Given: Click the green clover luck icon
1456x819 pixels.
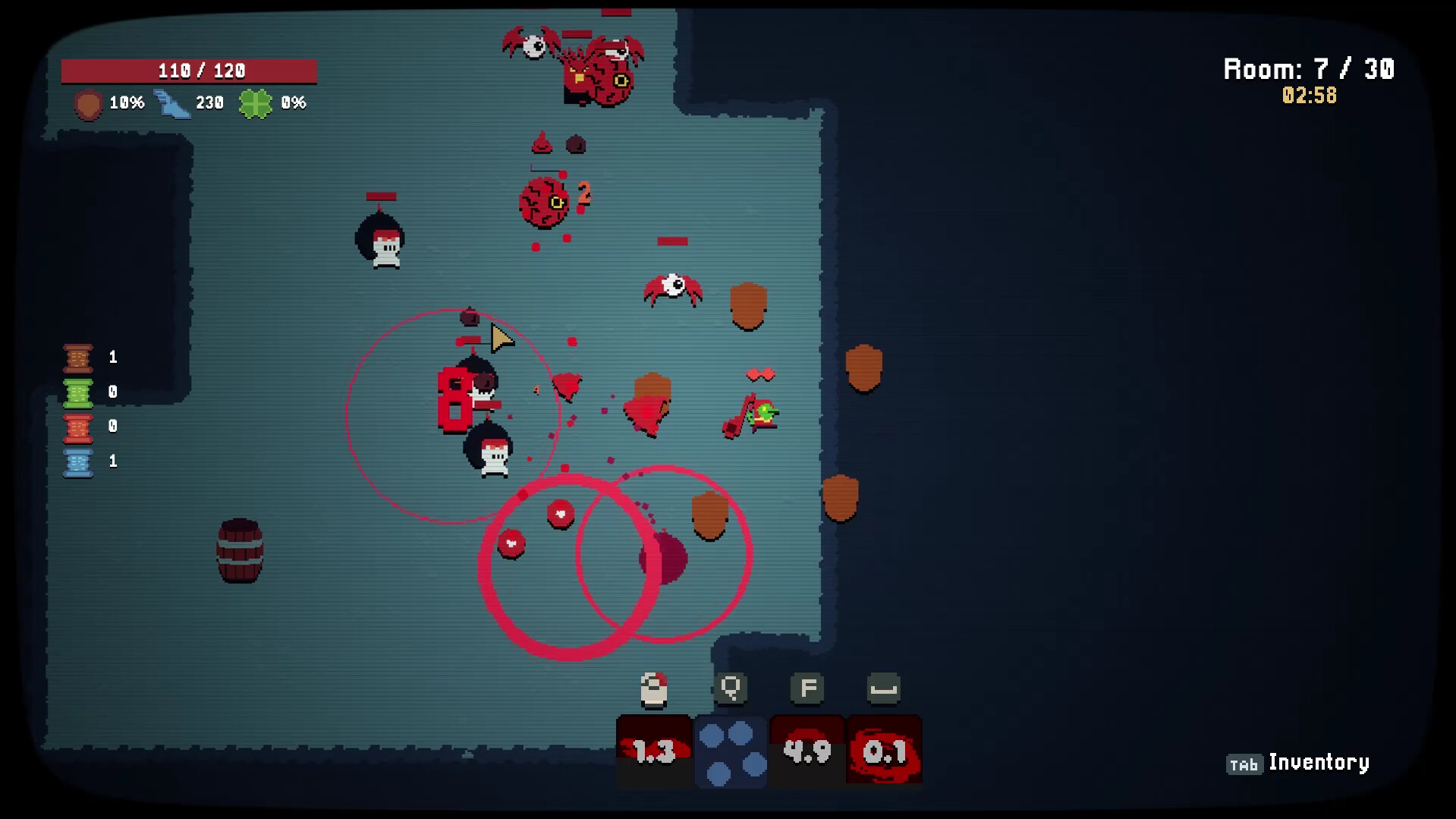Looking at the screenshot, I should 256,103.
